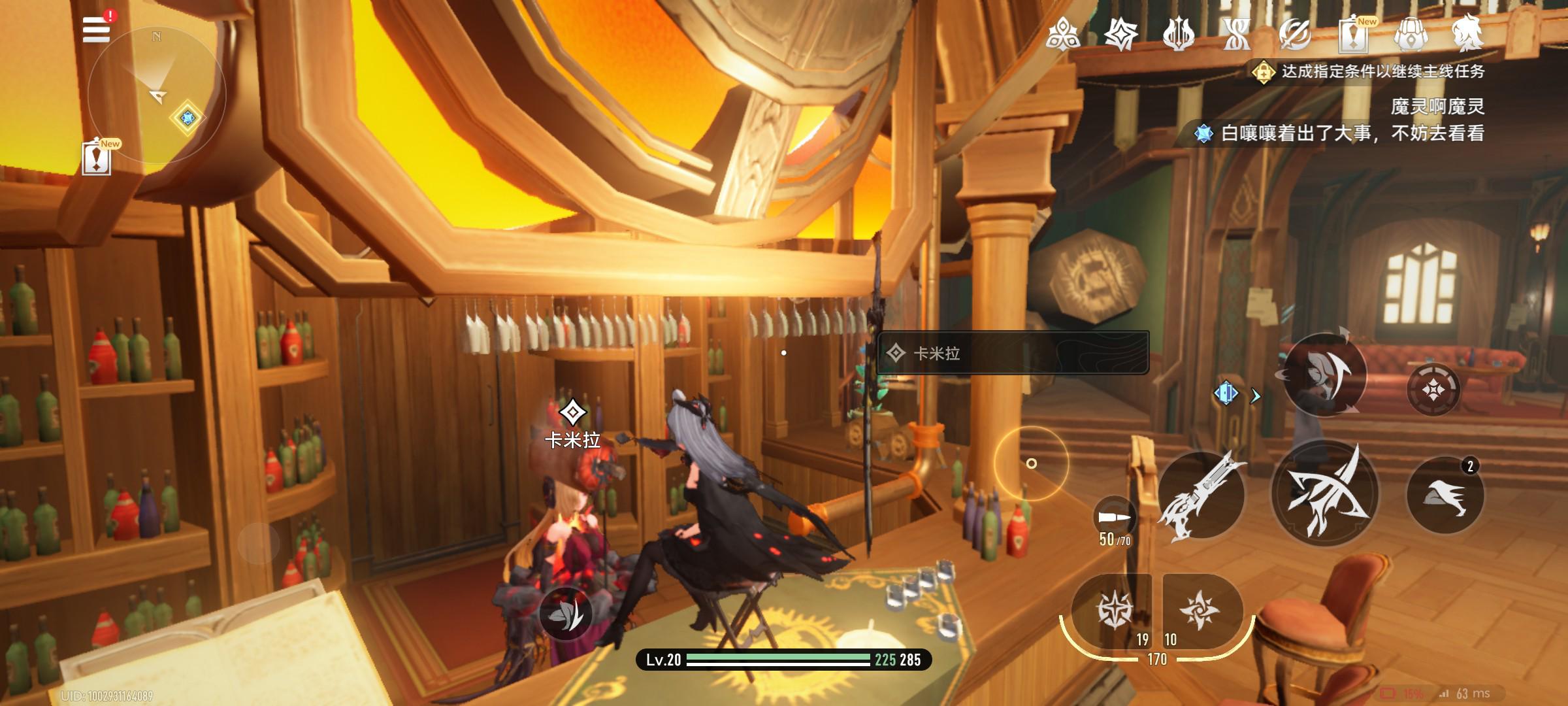Open the hamburger main menu

(x=96, y=30)
